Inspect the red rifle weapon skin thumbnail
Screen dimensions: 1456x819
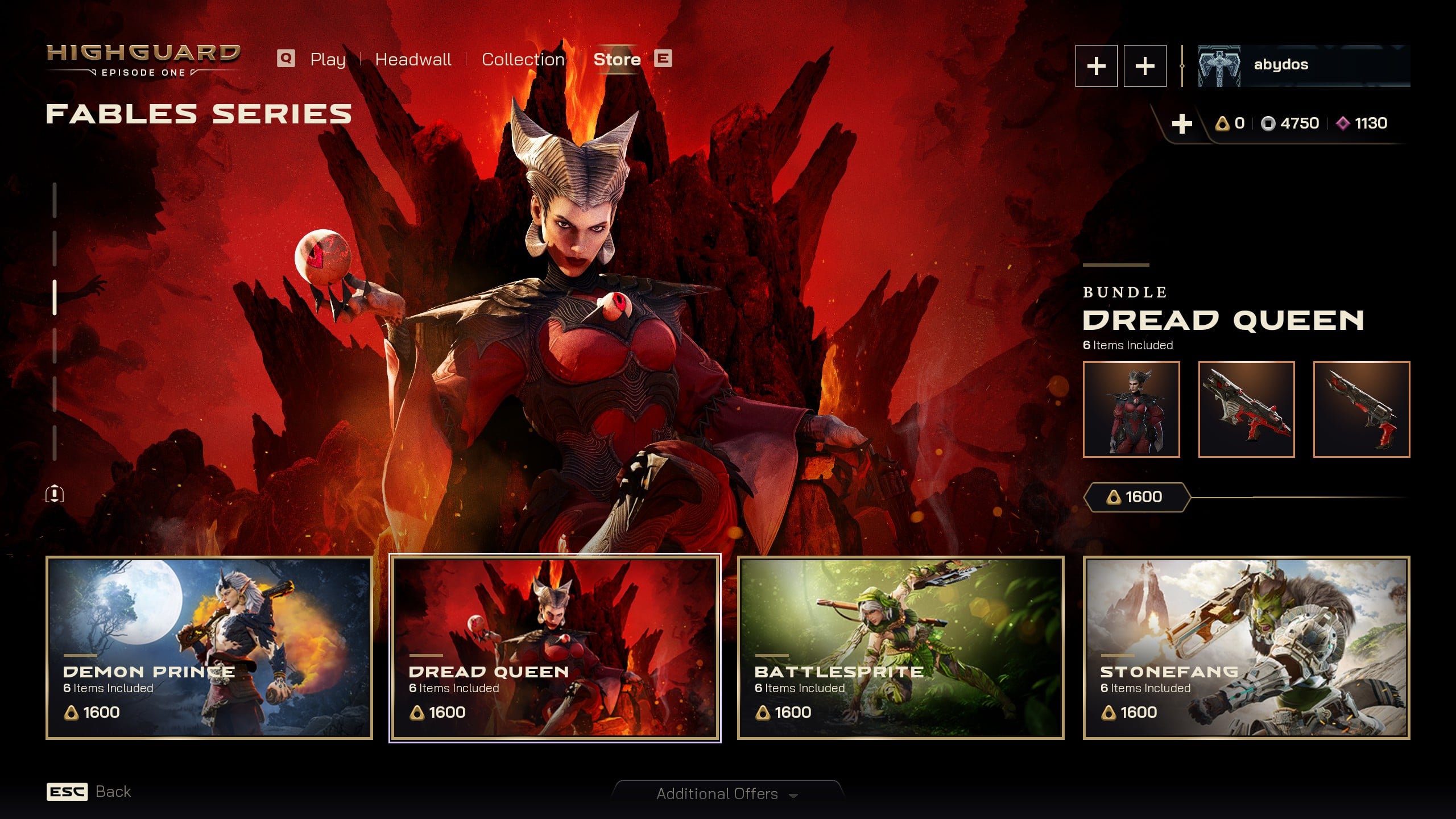pyautogui.click(x=1246, y=409)
